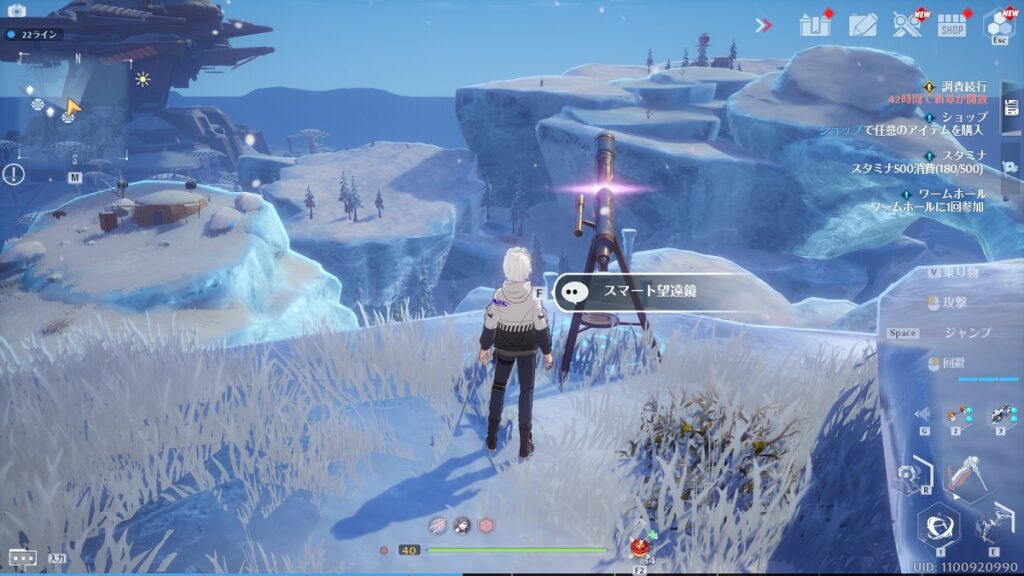Click the exclamation mark alert icon
This screenshot has height=576, width=1024.
pyautogui.click(x=13, y=175)
